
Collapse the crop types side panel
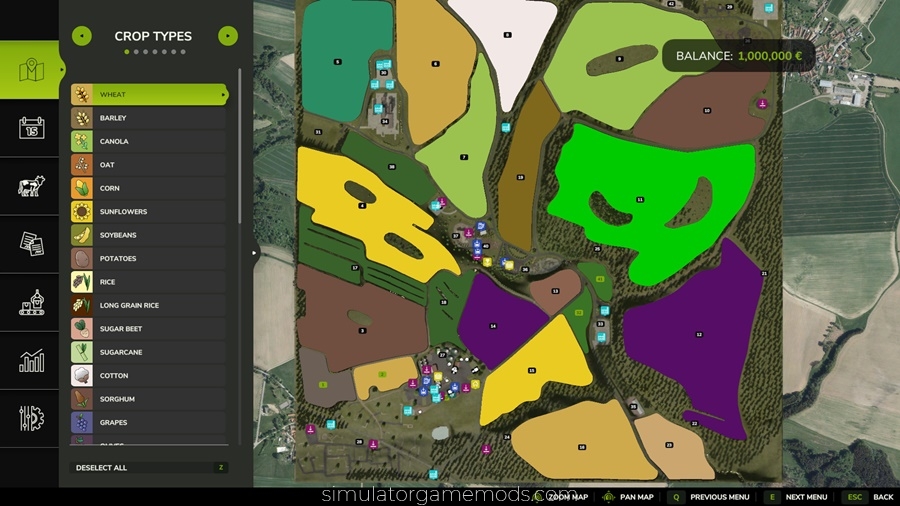point(254,253)
